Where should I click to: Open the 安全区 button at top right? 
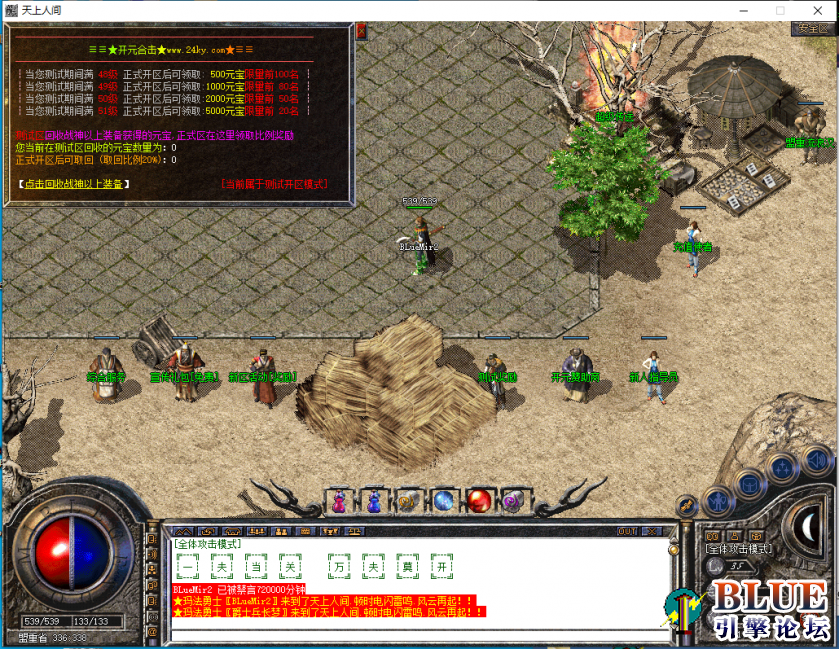(809, 29)
